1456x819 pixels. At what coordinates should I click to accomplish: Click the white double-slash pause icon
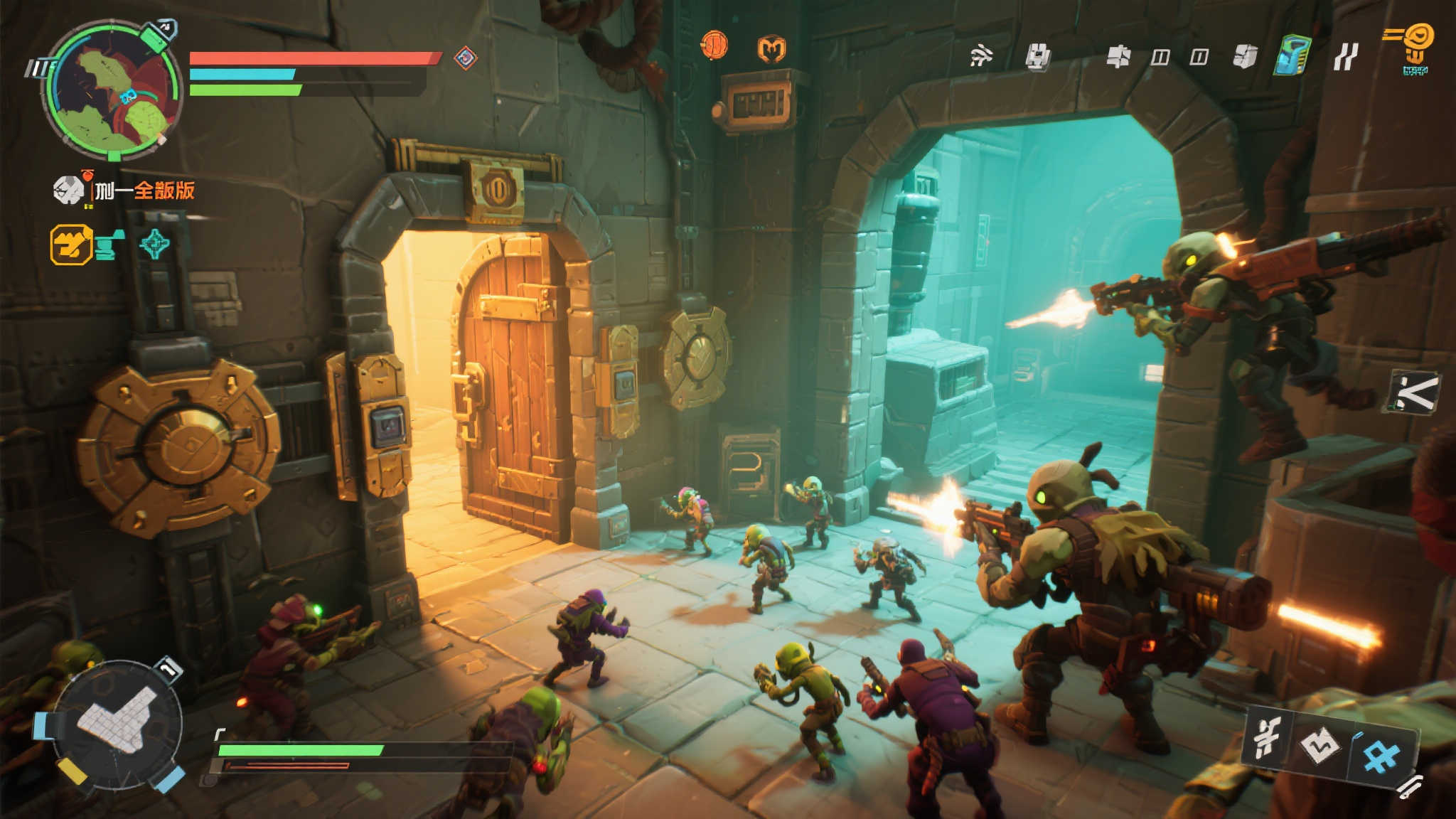pos(1345,56)
